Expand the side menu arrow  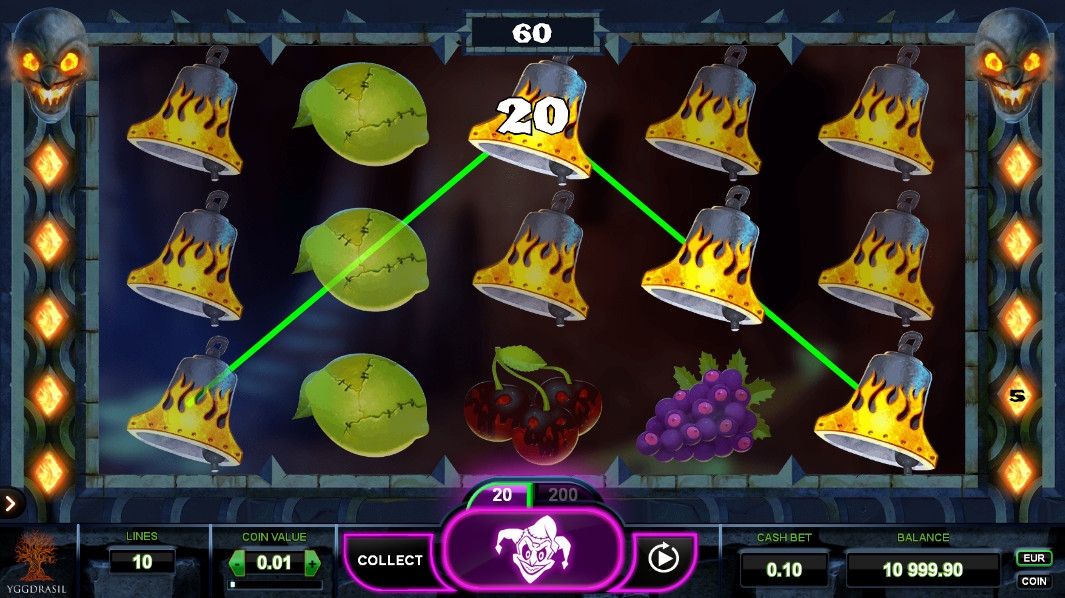coord(10,503)
